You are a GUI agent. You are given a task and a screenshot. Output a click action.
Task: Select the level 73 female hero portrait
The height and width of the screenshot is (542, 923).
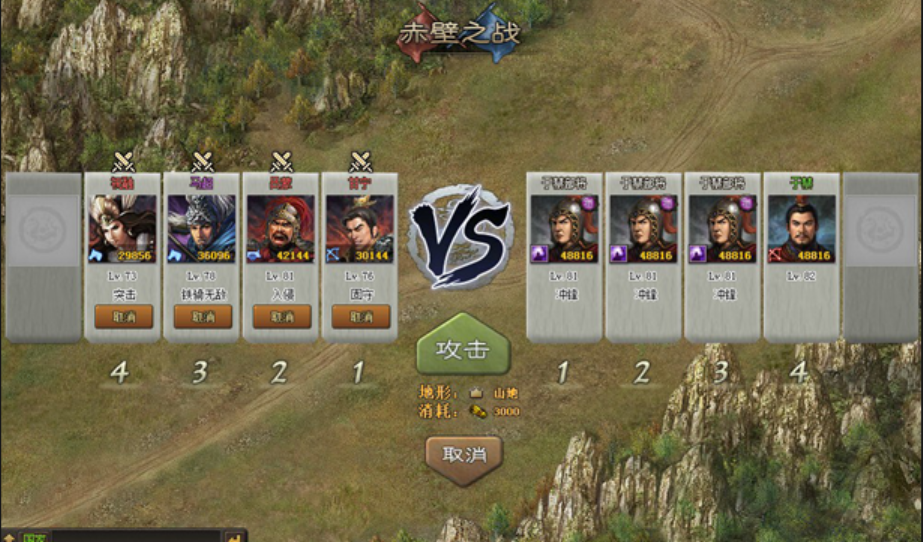(x=123, y=228)
